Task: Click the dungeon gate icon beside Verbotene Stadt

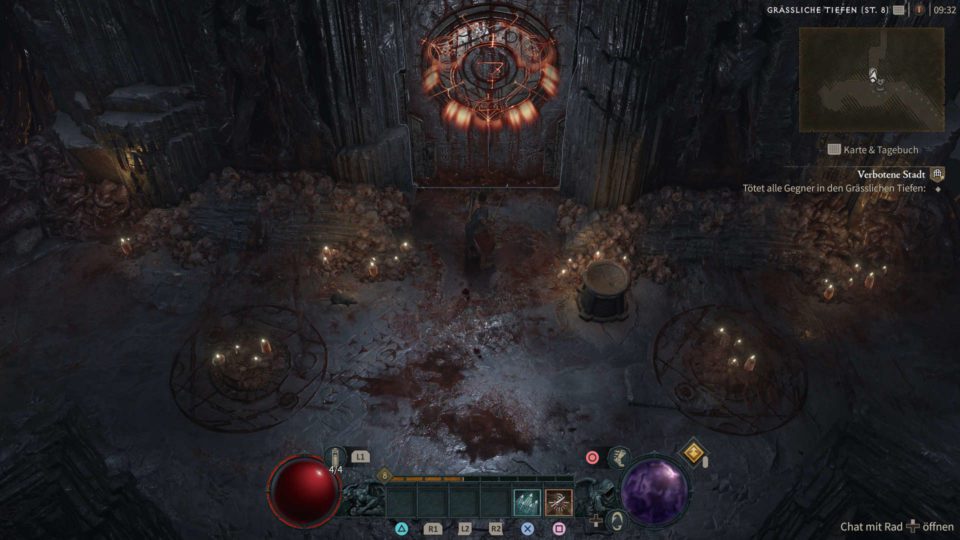Action: pyautogui.click(x=937, y=174)
